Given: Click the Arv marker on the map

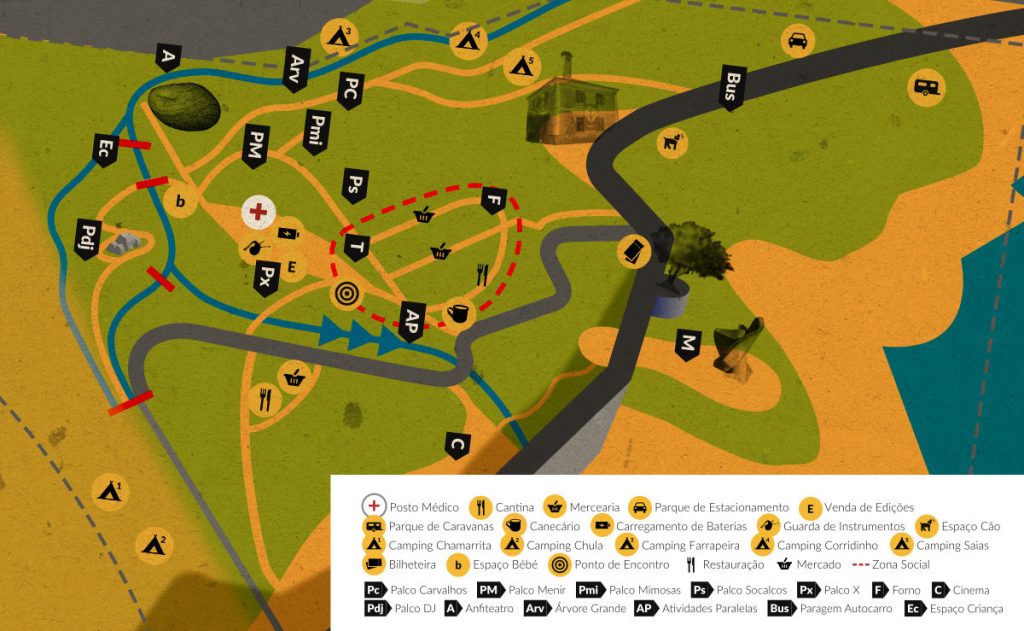Looking at the screenshot, I should (296, 69).
